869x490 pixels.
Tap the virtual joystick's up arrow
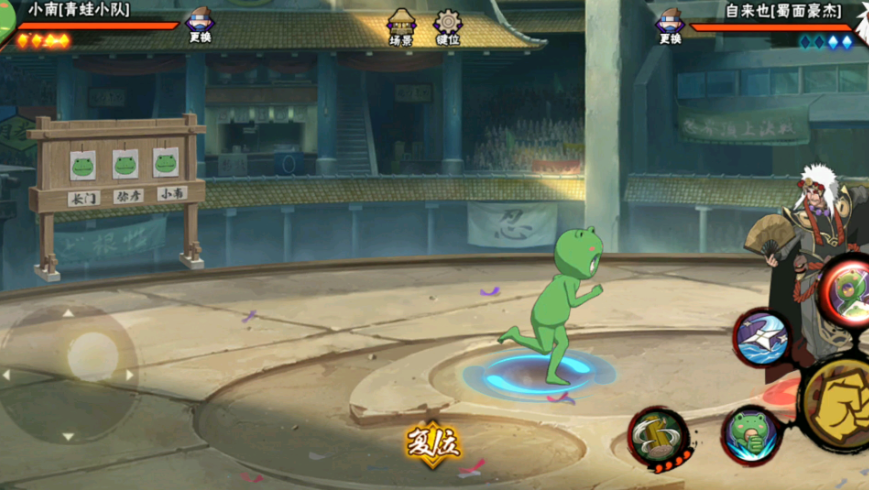[68, 313]
